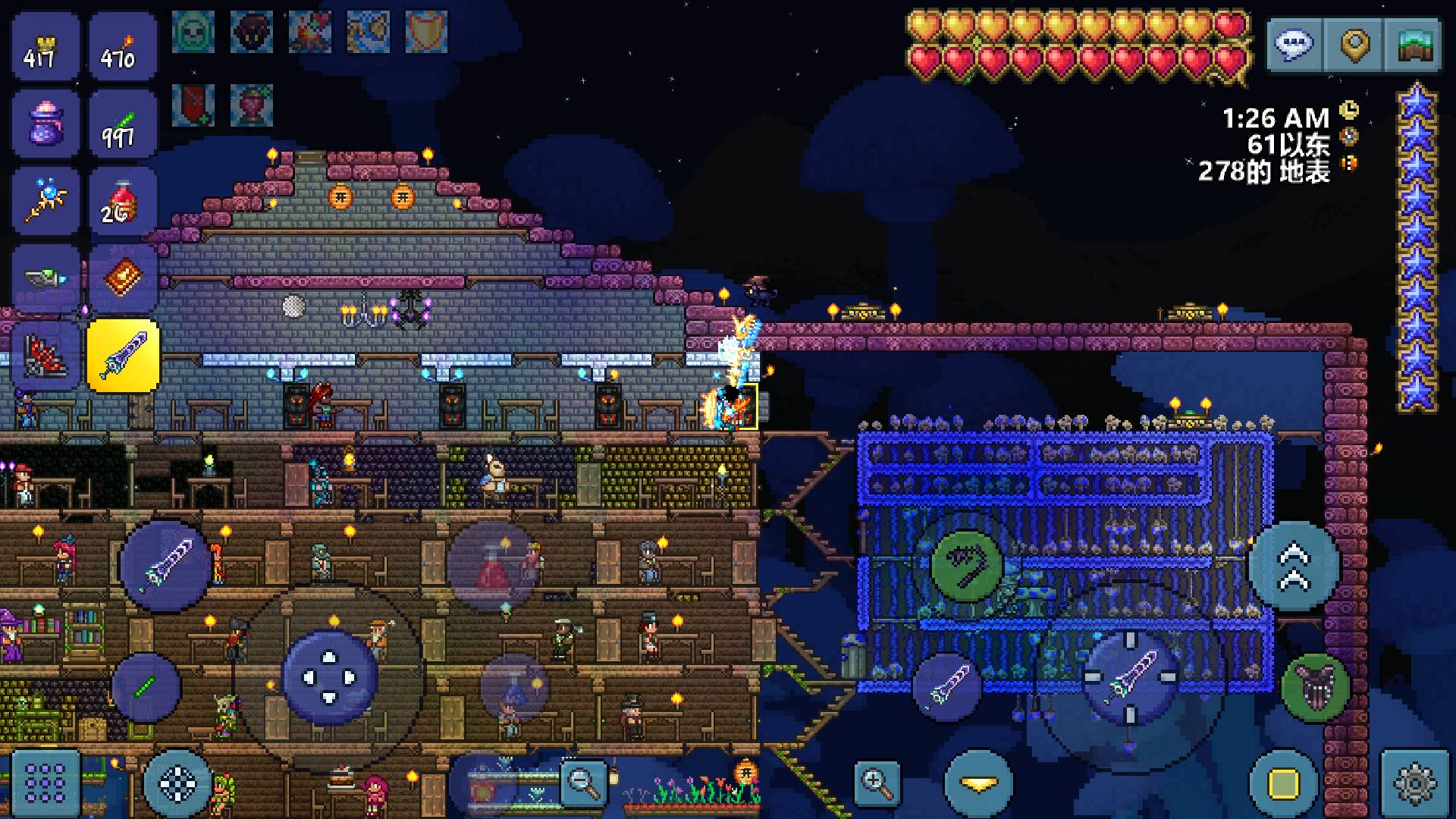This screenshot has width=1456, height=819.
Task: Open the settings gear
Action: coord(1414,783)
